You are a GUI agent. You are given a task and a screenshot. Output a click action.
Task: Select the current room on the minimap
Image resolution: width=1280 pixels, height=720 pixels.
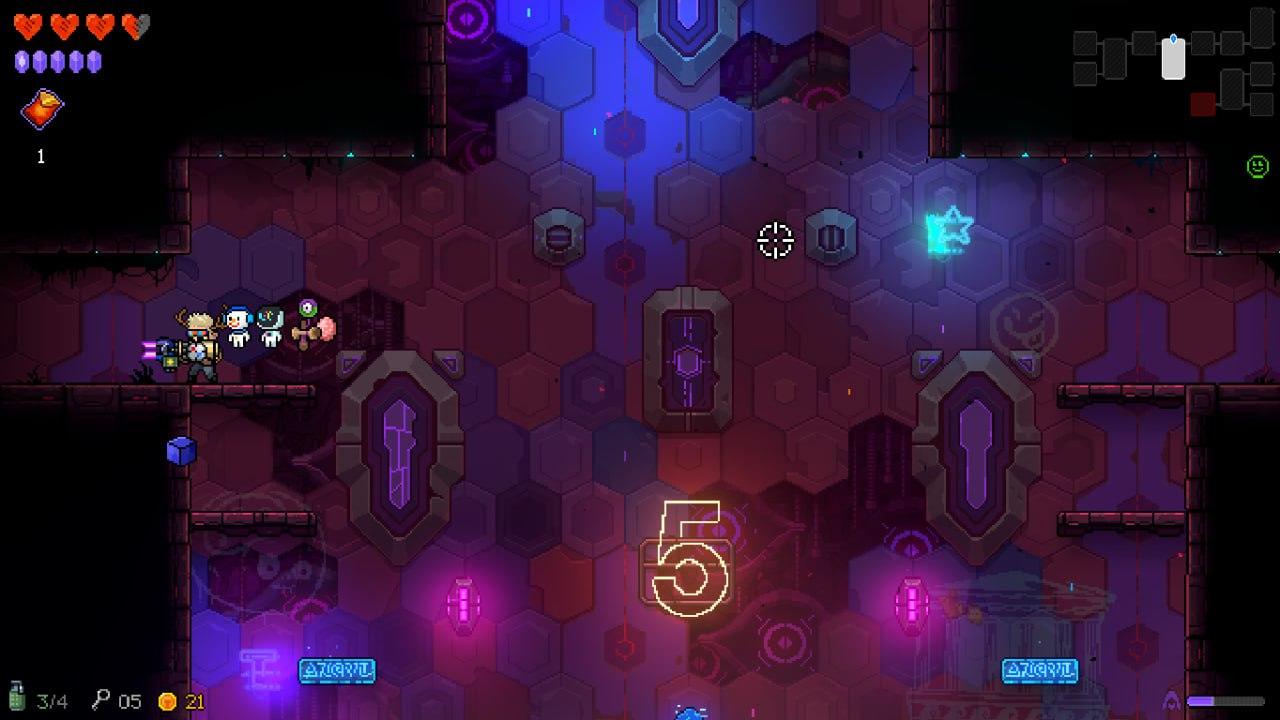coord(1174,58)
